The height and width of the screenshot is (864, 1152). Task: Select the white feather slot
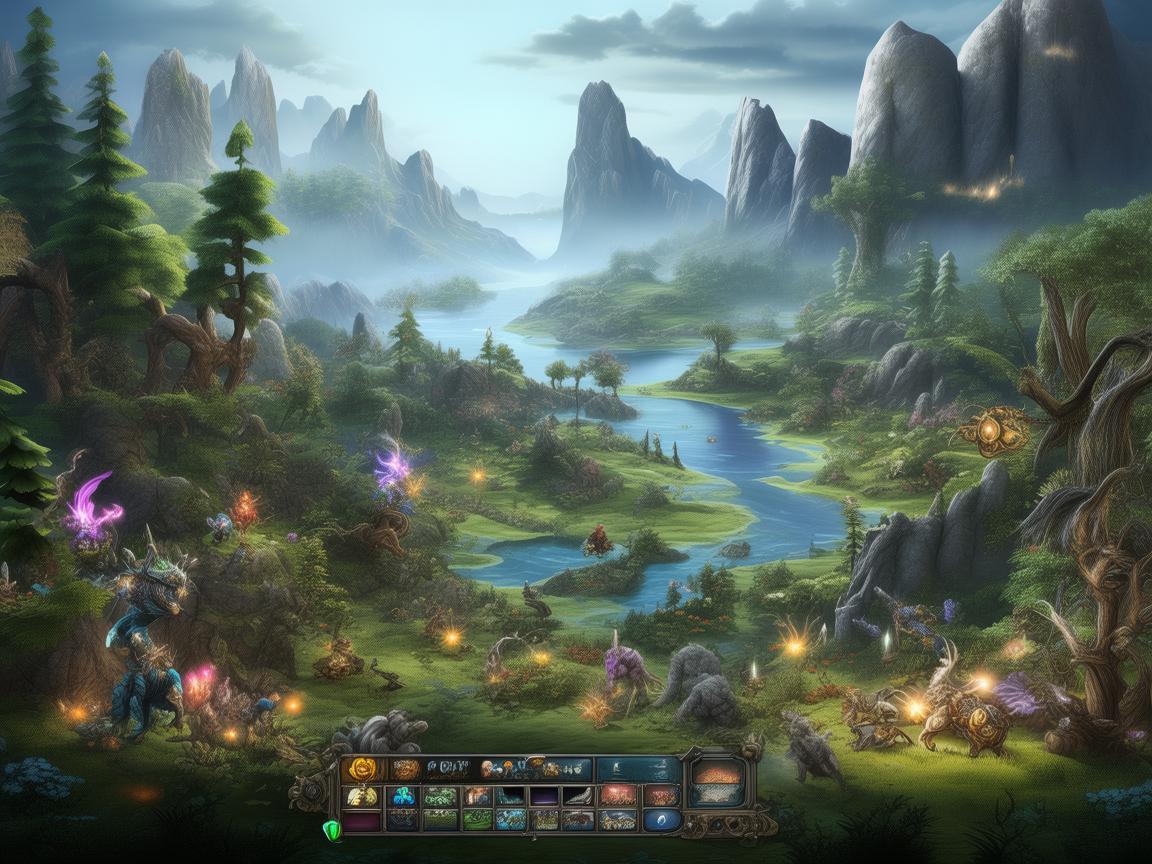coord(577,796)
